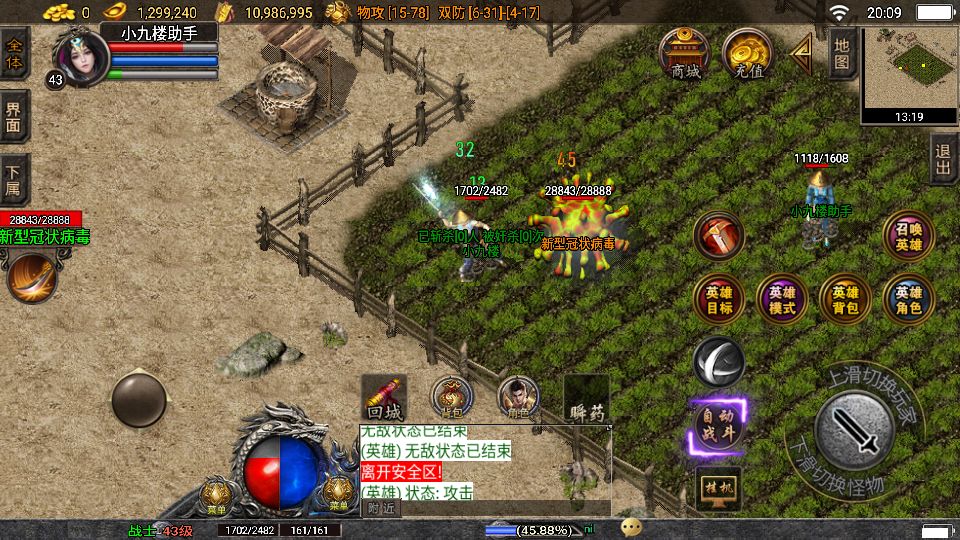This screenshot has height=540, width=960.
Task: Attack with the large sword button
Action: [853, 429]
